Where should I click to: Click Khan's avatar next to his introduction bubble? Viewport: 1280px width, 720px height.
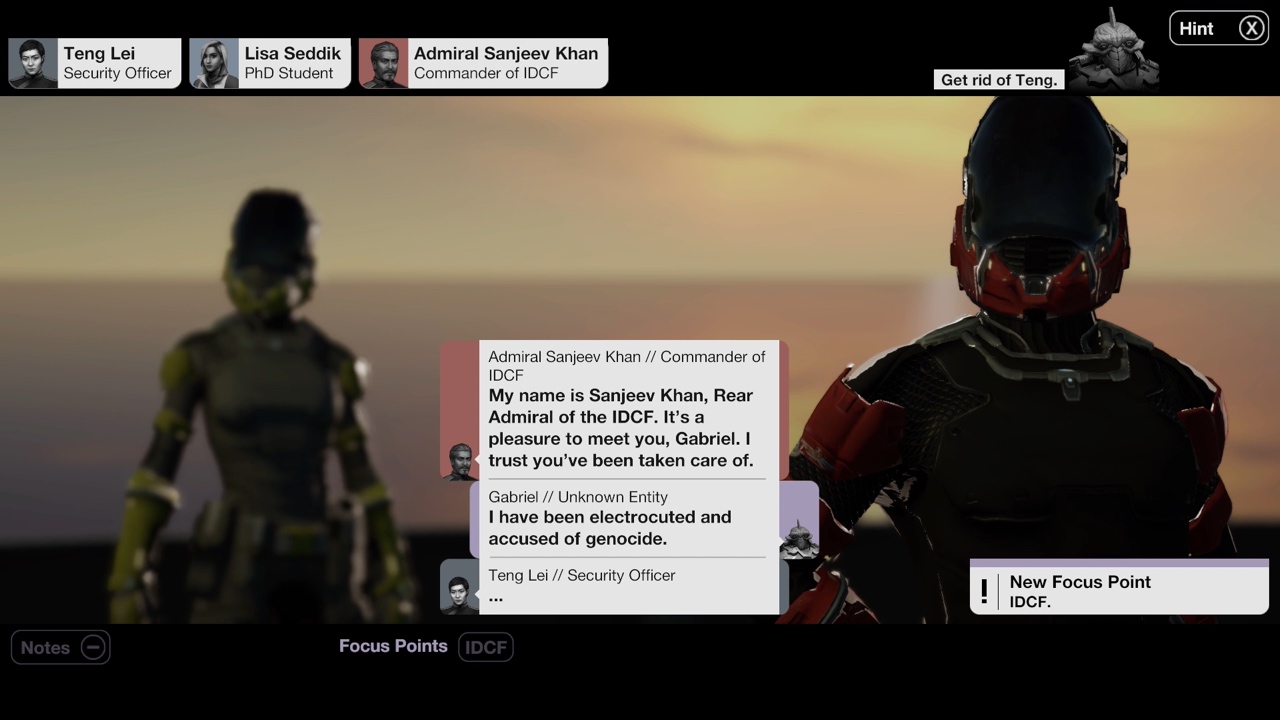coord(460,460)
